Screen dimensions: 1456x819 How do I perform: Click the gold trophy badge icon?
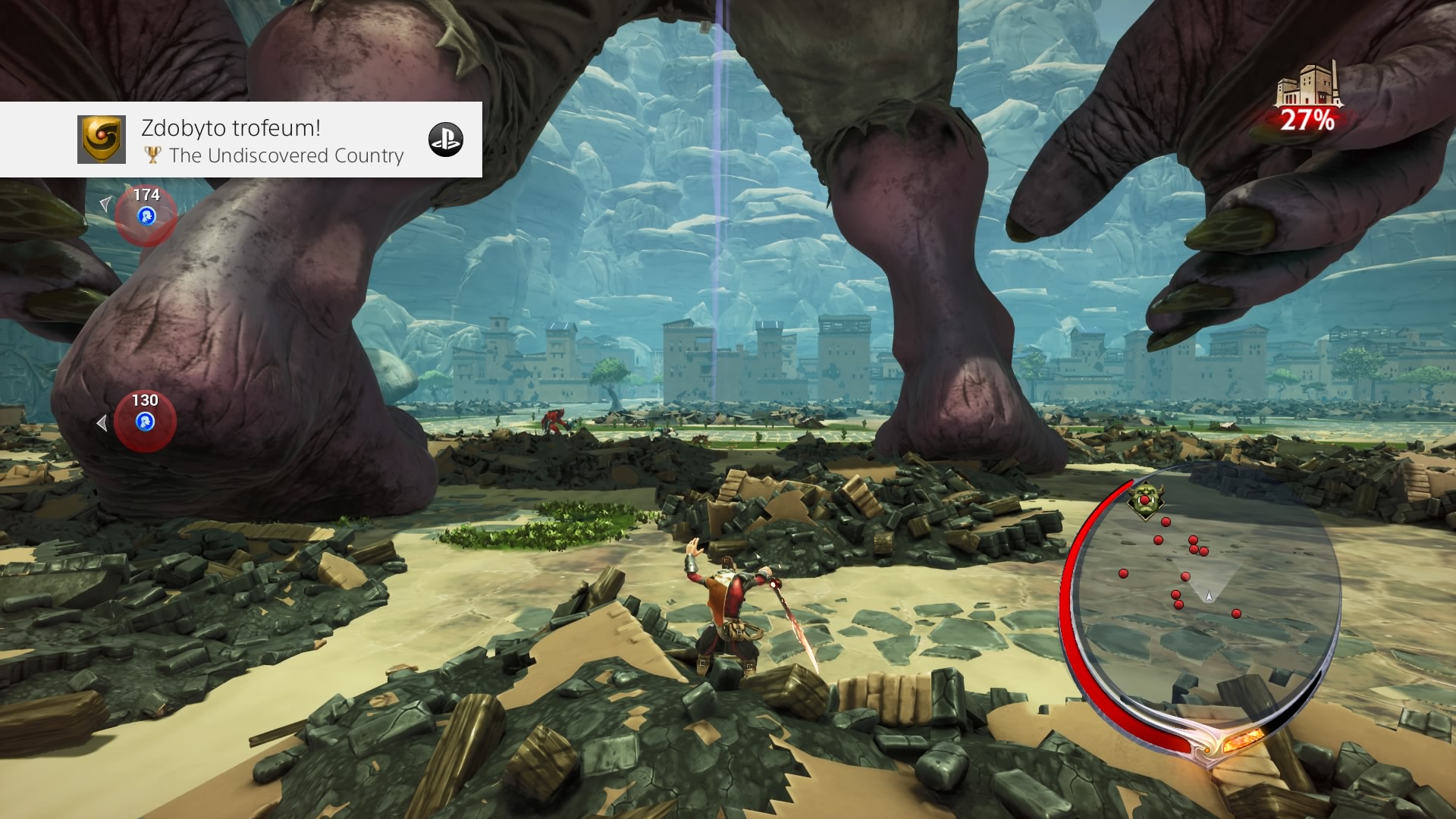coord(101,140)
